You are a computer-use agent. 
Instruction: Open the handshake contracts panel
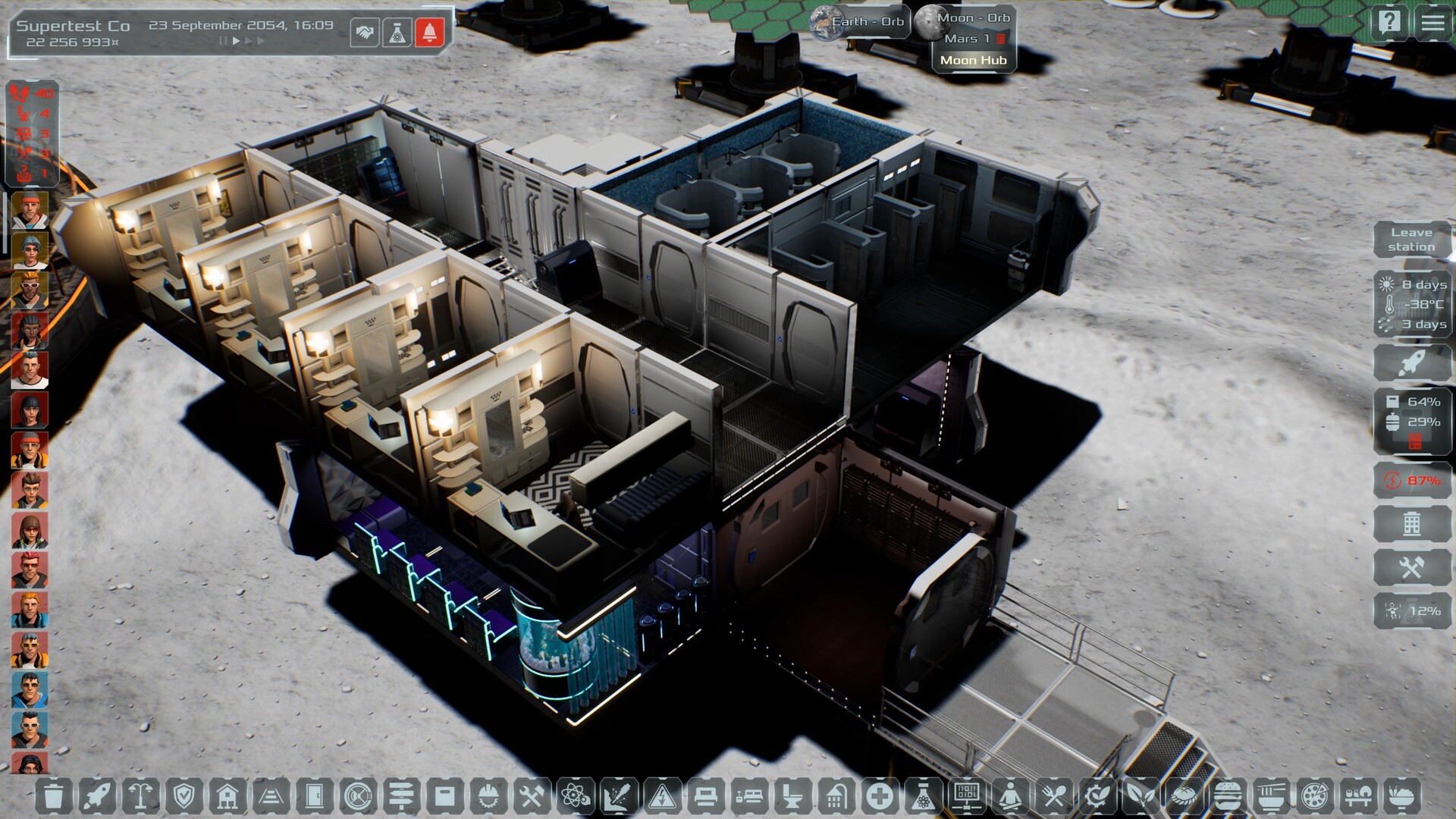point(365,33)
